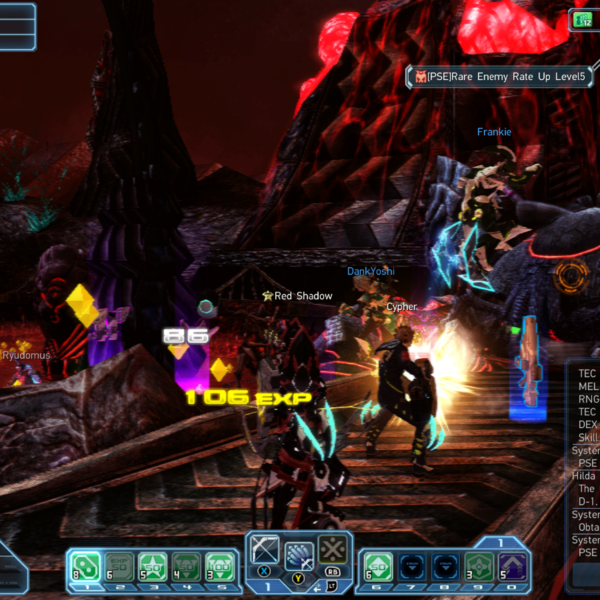Use the item in hotbar slot 3
This screenshot has width=600, height=600.
(x=152, y=566)
